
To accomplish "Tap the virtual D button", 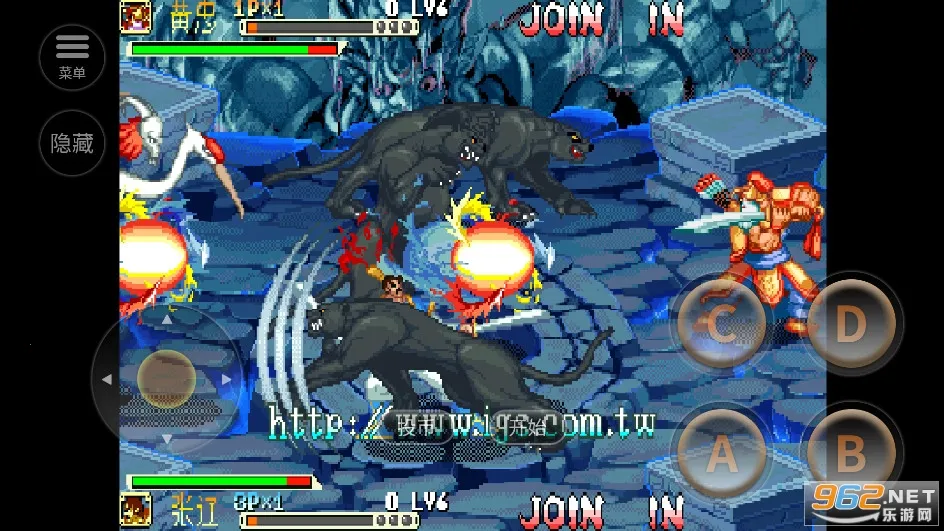I will [x=850, y=324].
